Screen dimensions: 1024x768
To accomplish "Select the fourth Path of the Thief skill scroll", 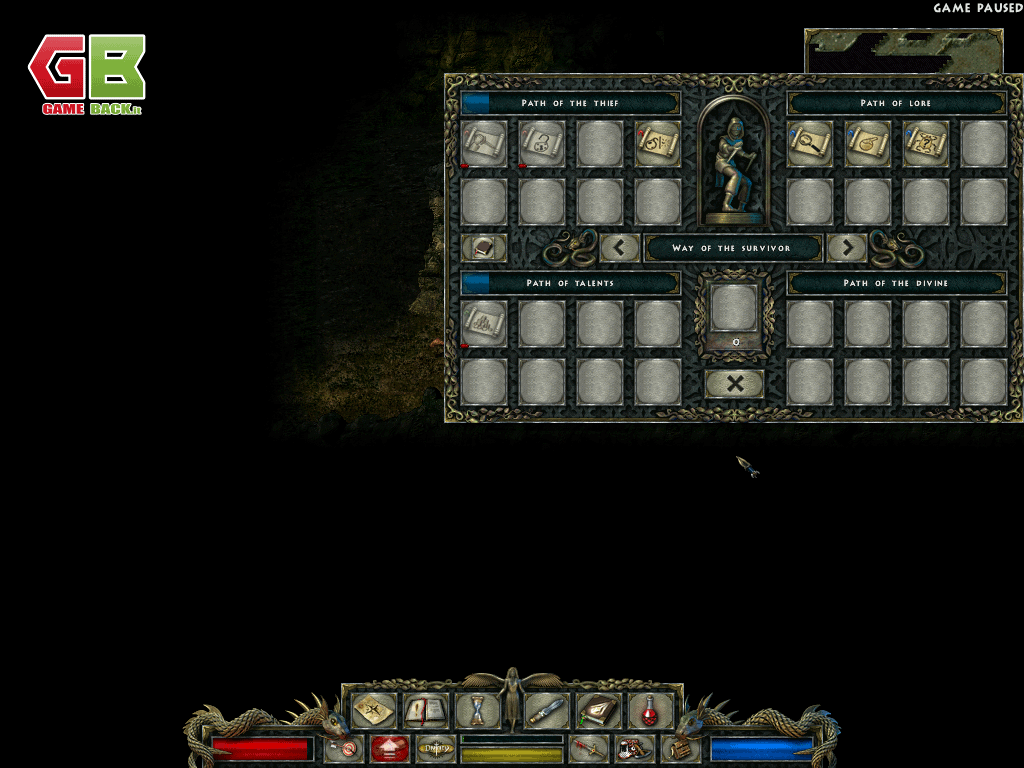I will [658, 144].
